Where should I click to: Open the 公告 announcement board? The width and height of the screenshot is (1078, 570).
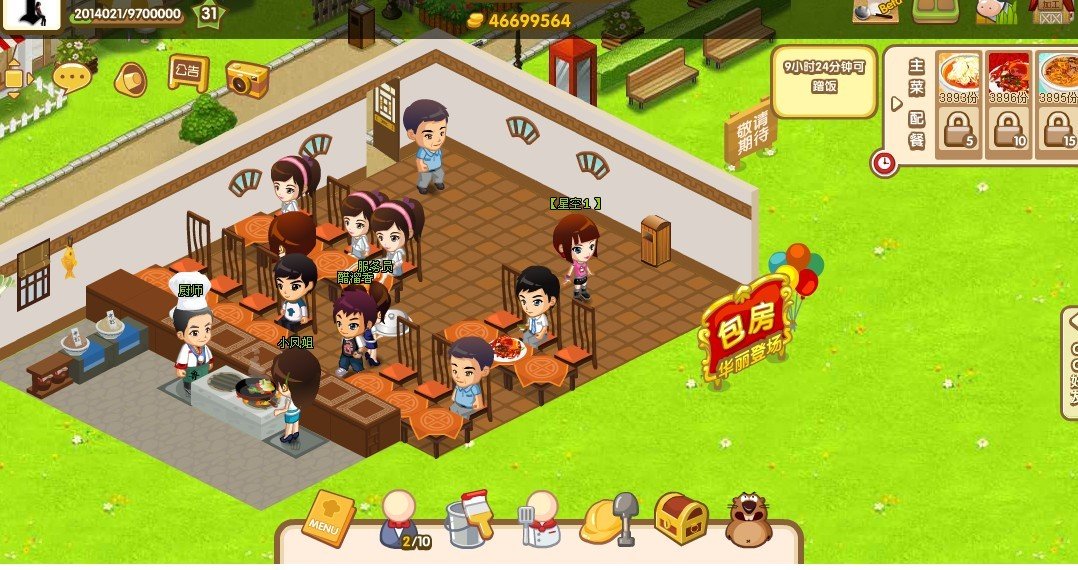coord(188,72)
